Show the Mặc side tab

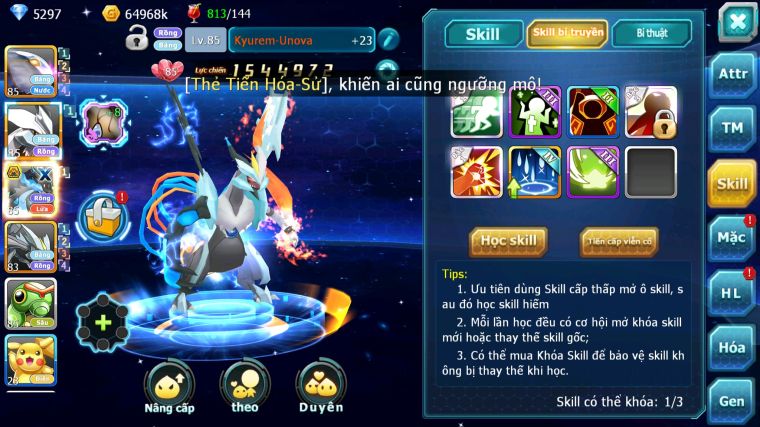pos(732,237)
